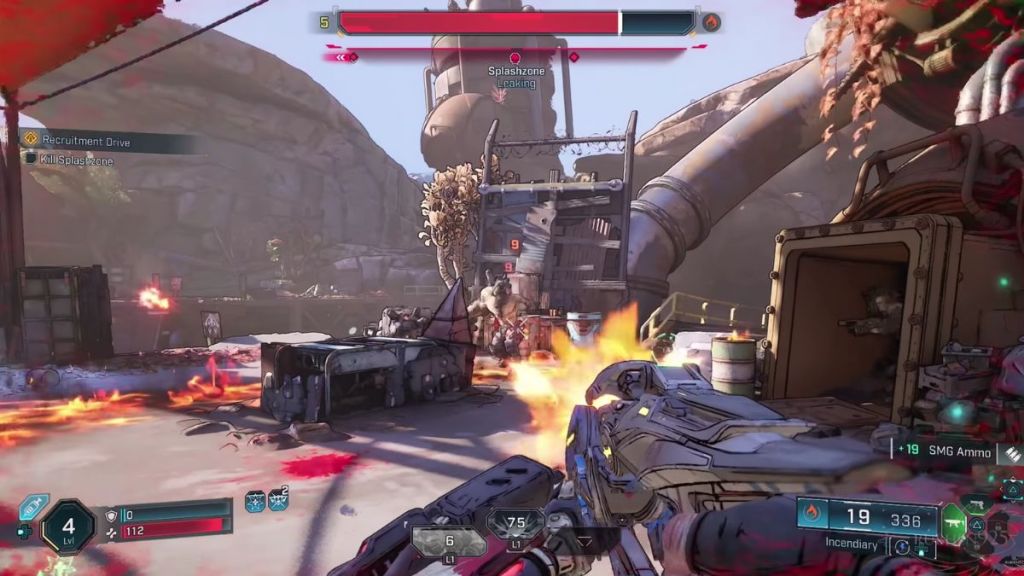Click the Incendiary flame element icon by ammo

[x=812, y=516]
